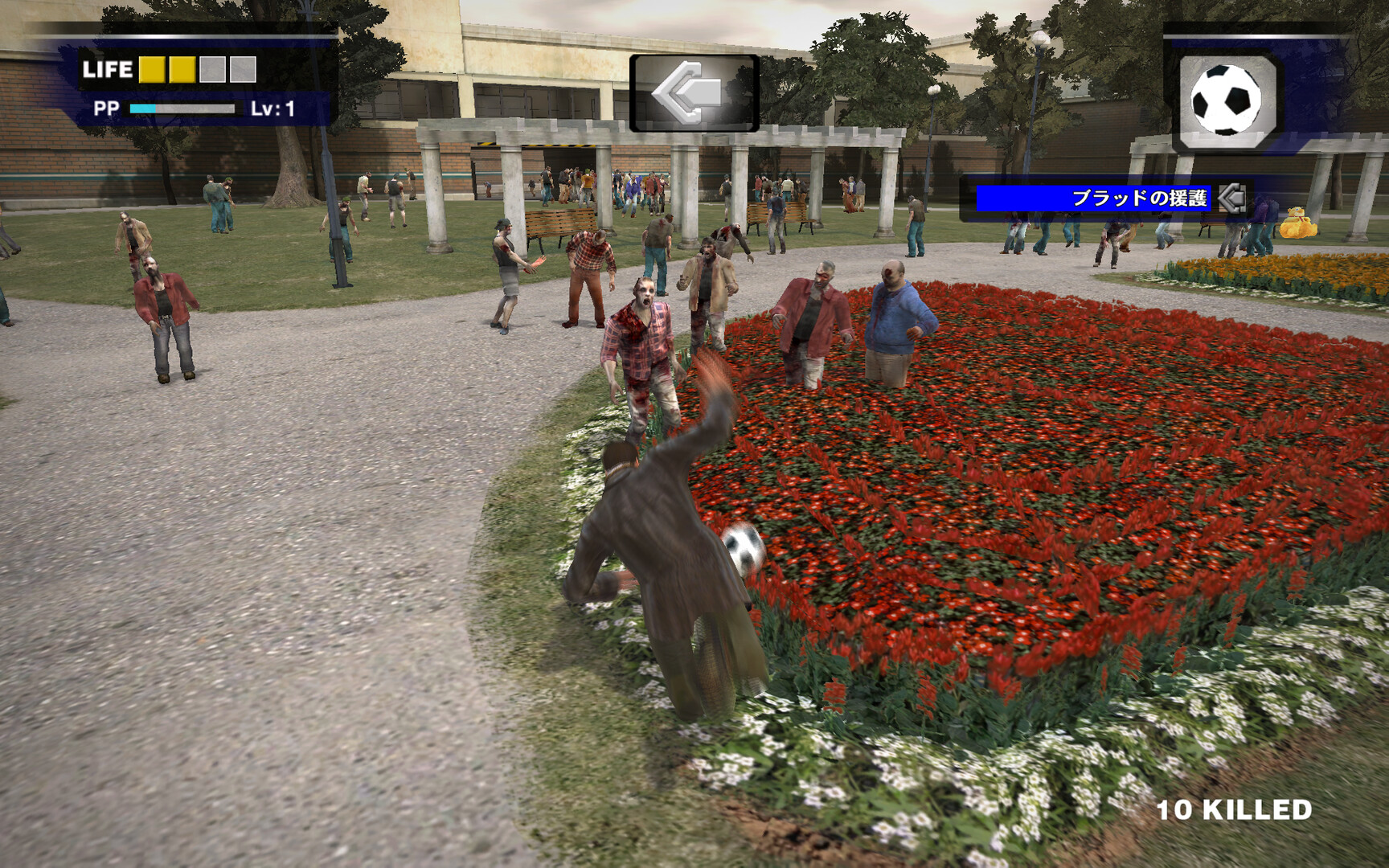This screenshot has width=1389, height=868.
Task: Click the first empty gray LIFE block
Action: tap(211, 71)
